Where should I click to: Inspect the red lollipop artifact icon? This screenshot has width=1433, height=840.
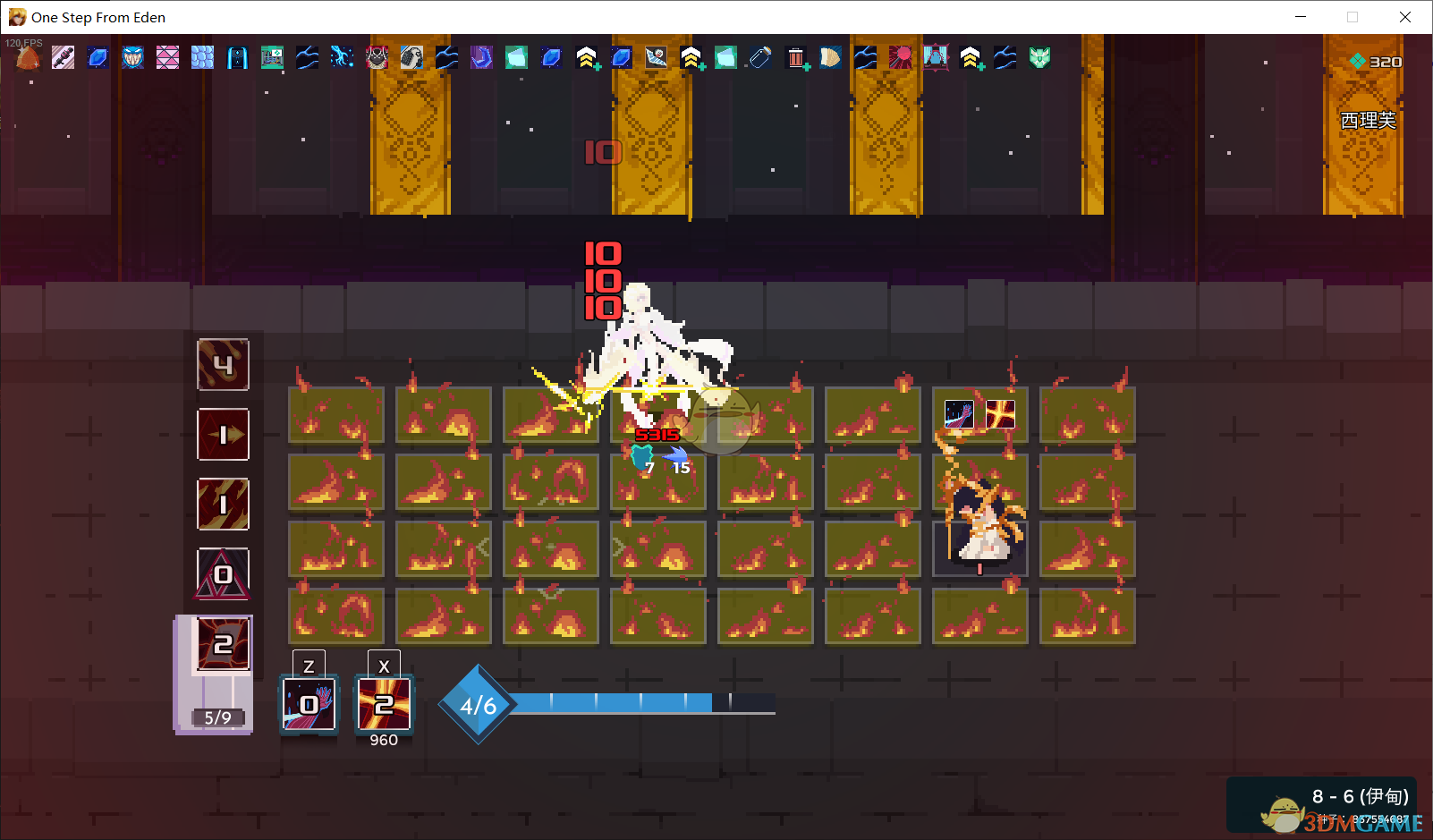(x=901, y=58)
